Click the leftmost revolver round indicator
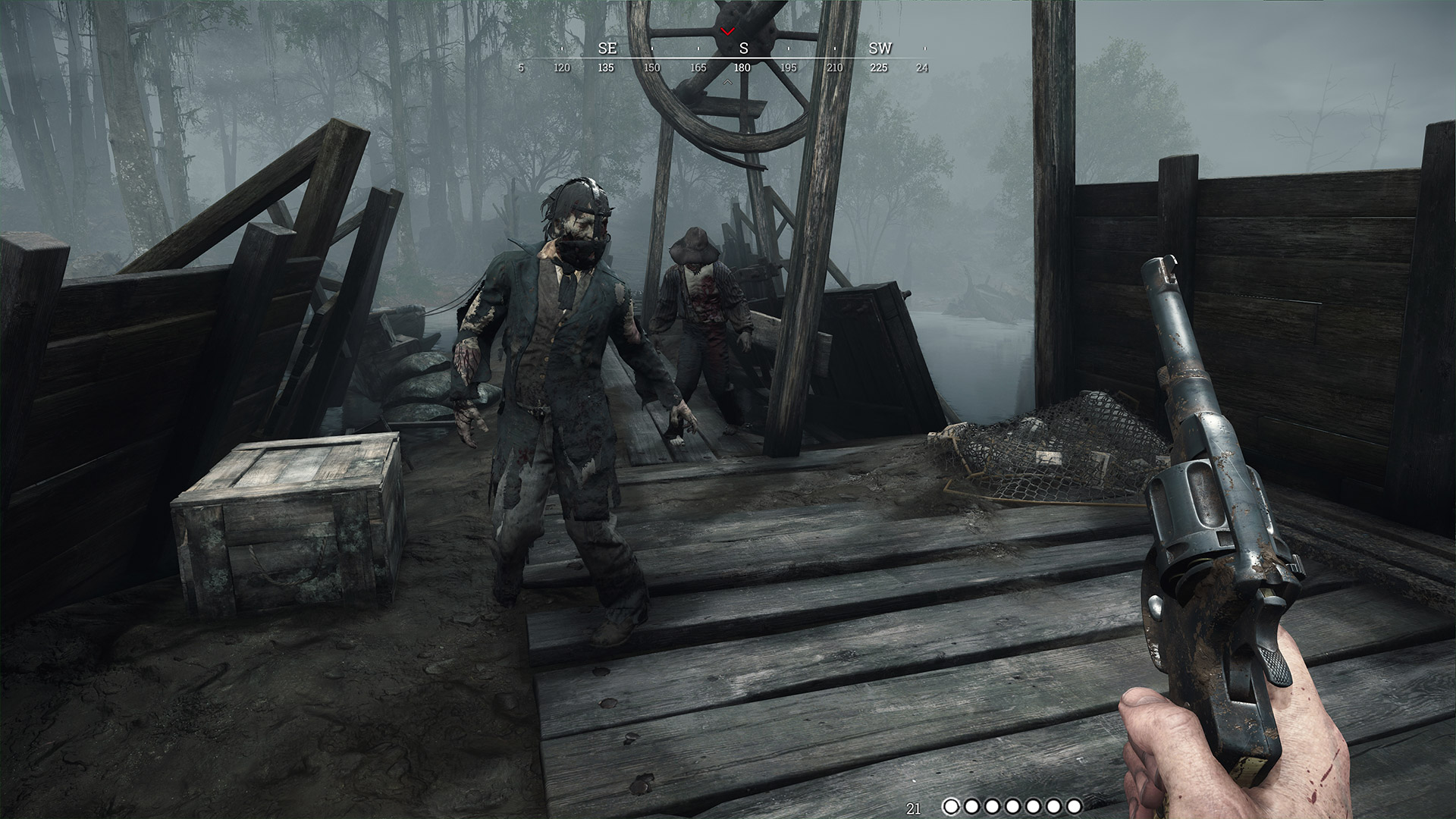 [x=952, y=806]
